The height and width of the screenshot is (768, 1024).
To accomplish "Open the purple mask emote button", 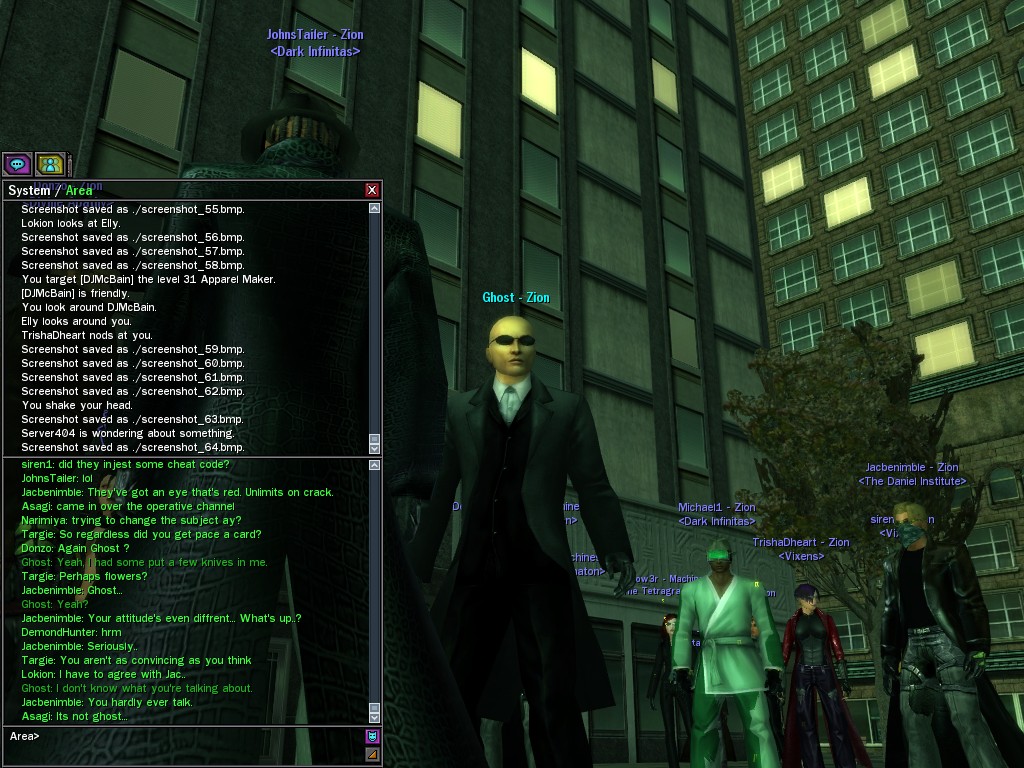I will (372, 737).
